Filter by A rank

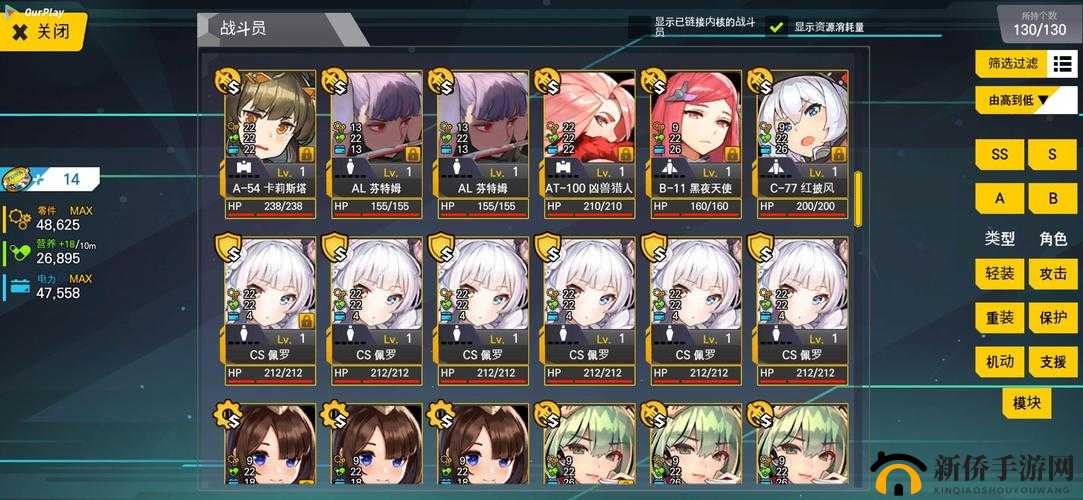(999, 198)
